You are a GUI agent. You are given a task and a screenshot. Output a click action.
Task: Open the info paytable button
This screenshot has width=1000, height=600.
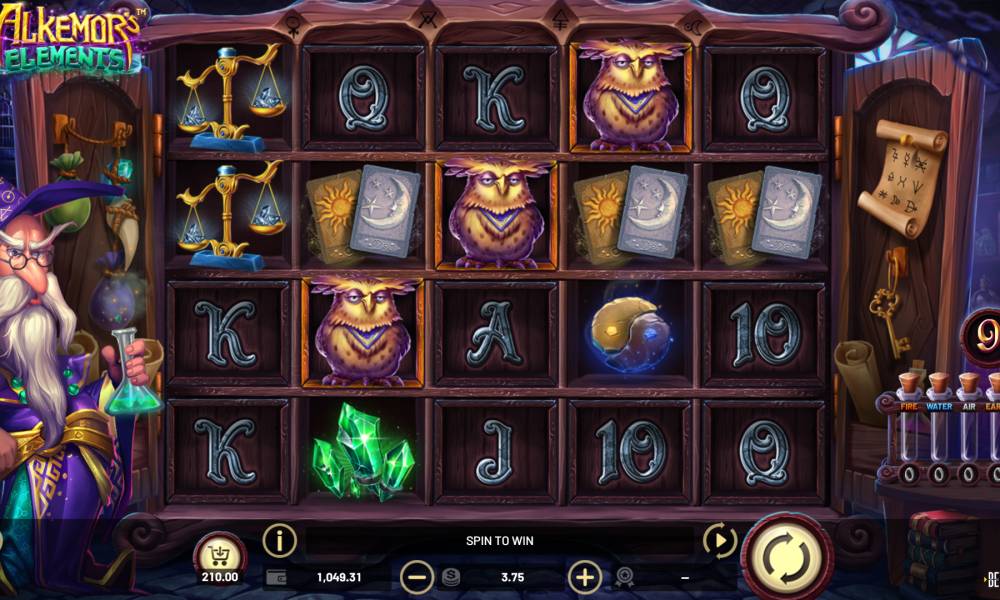point(279,540)
